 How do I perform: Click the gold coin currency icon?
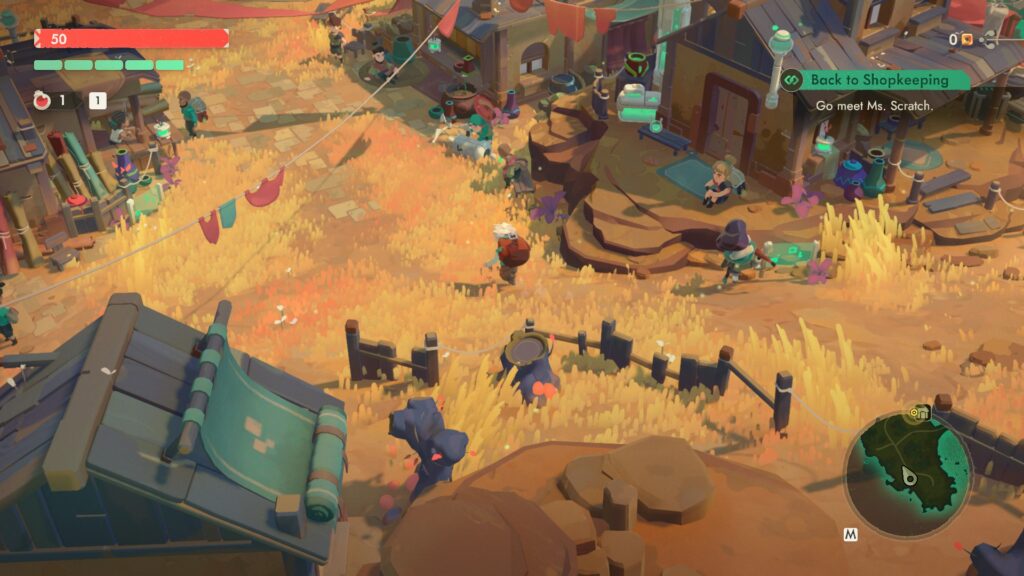tap(967, 40)
